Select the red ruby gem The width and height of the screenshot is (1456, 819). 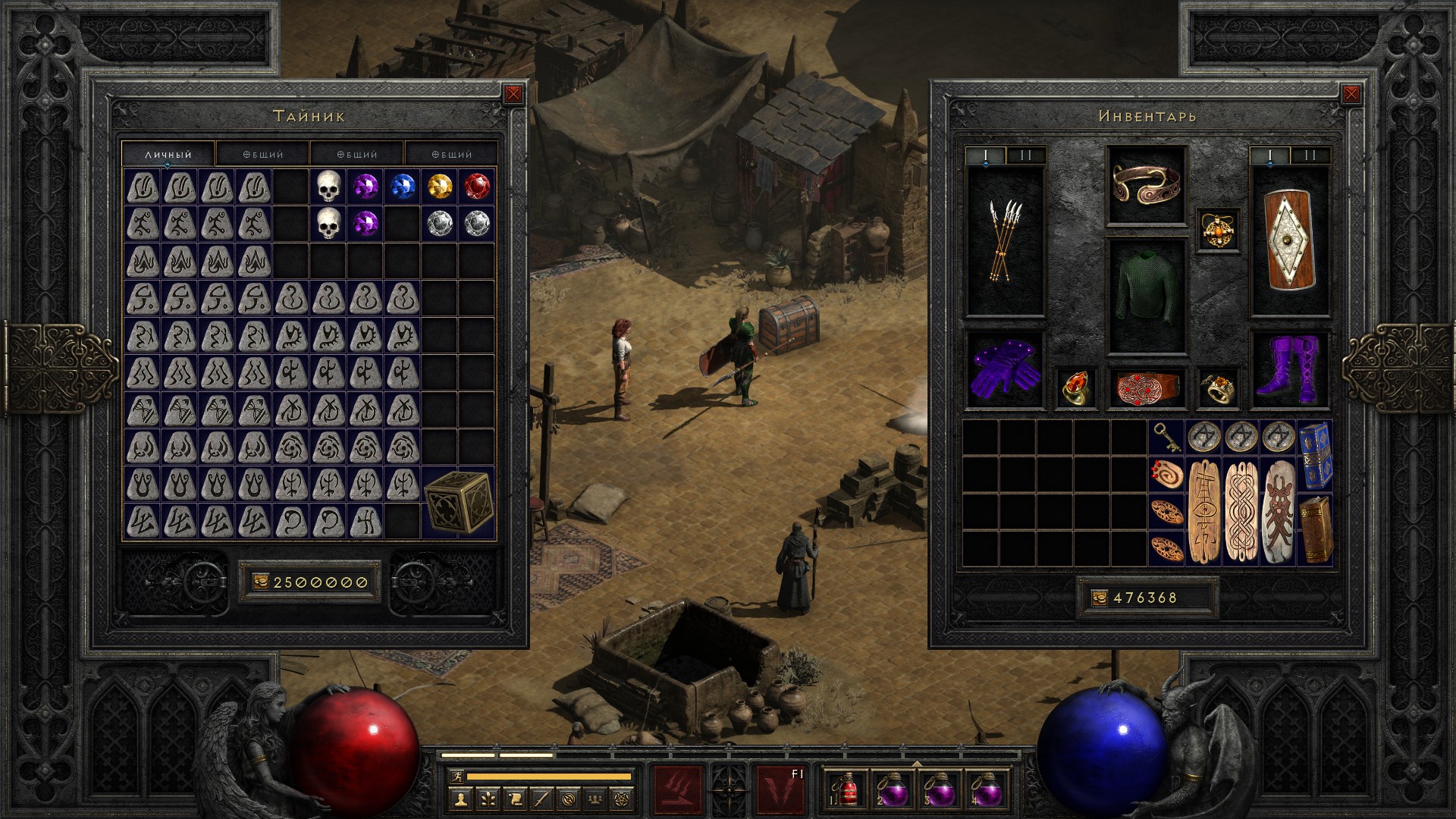(477, 187)
